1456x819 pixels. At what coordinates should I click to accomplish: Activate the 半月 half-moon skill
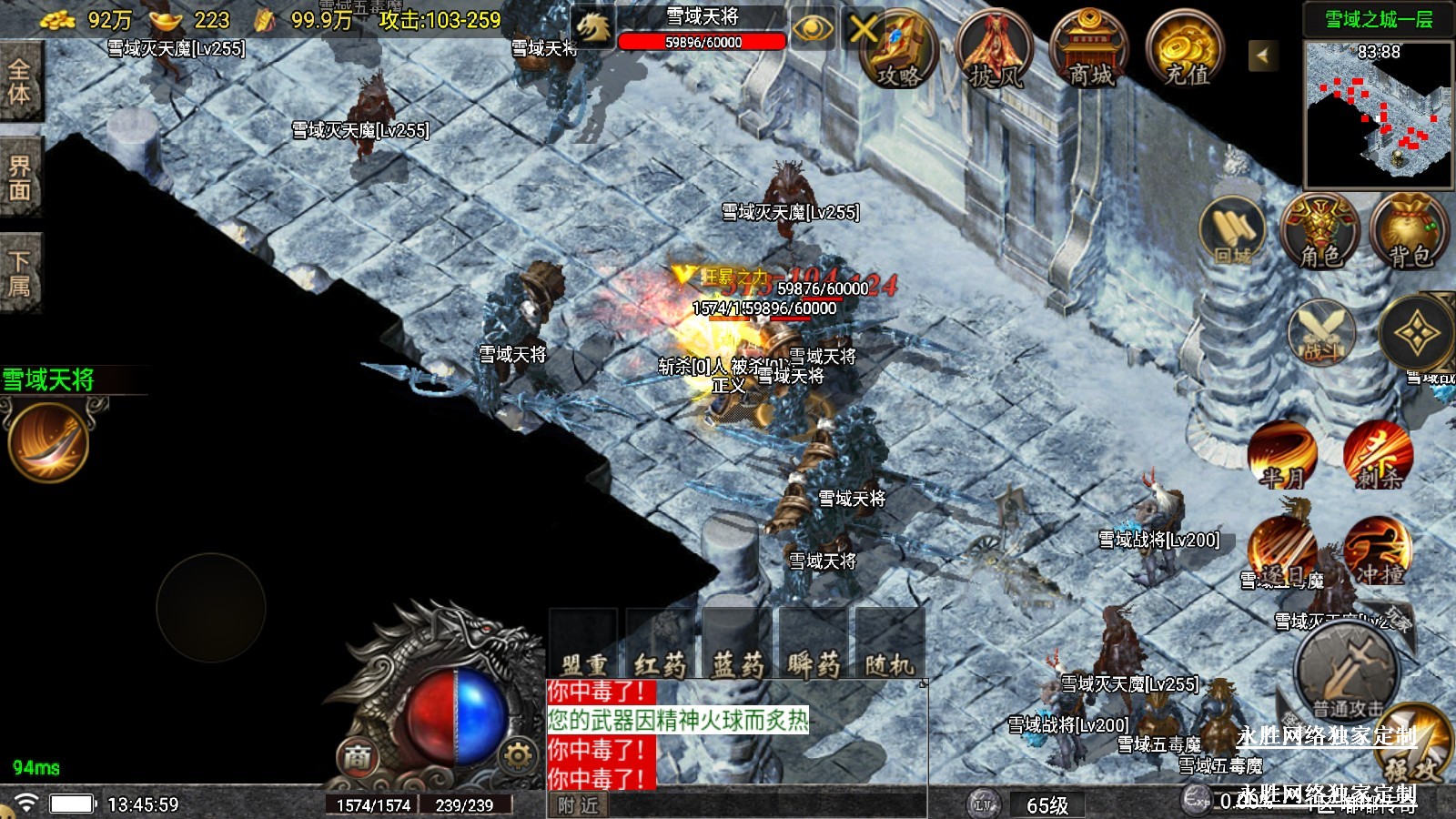[x=1282, y=455]
